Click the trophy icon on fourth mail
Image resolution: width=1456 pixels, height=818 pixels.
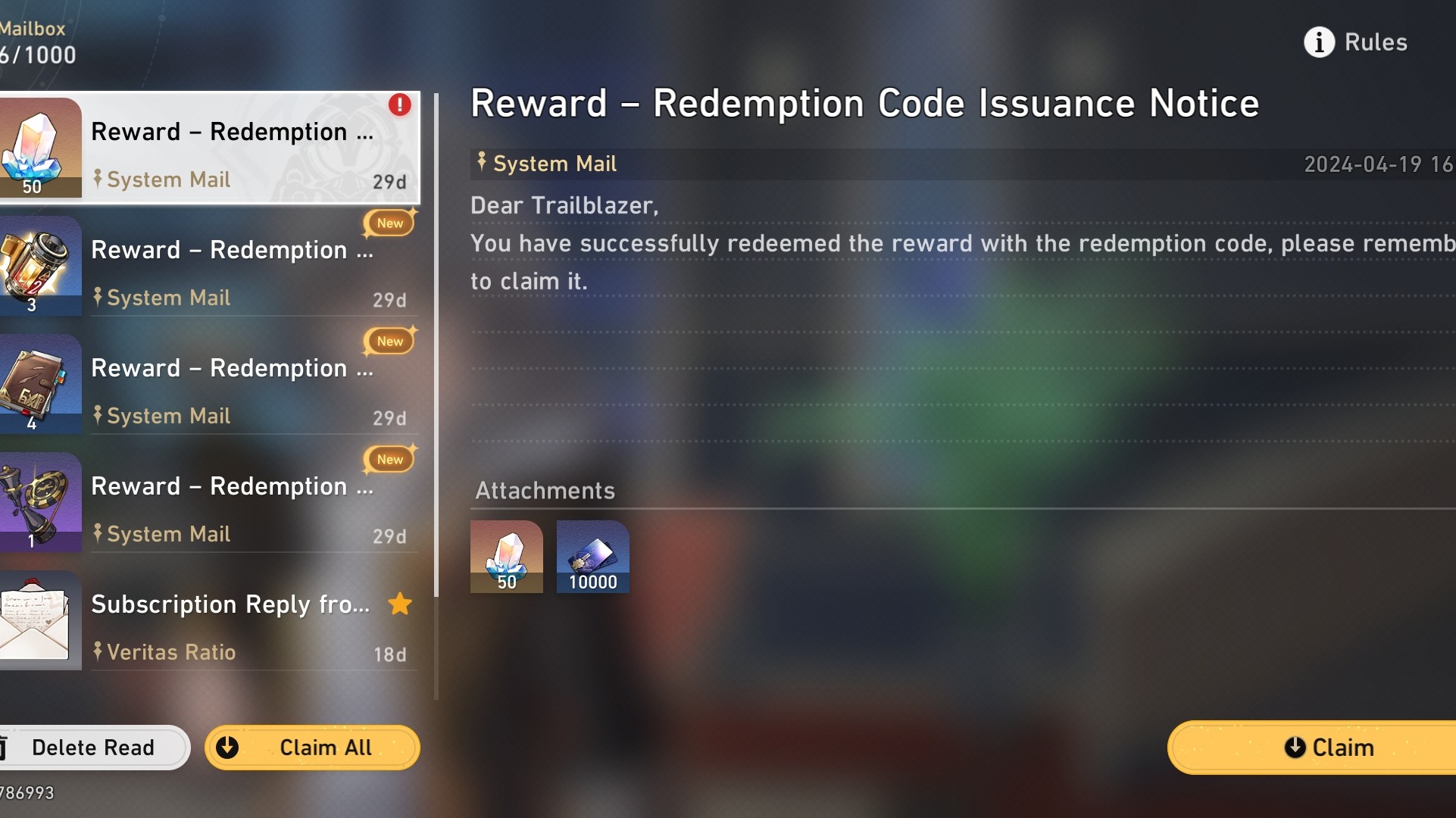point(36,502)
